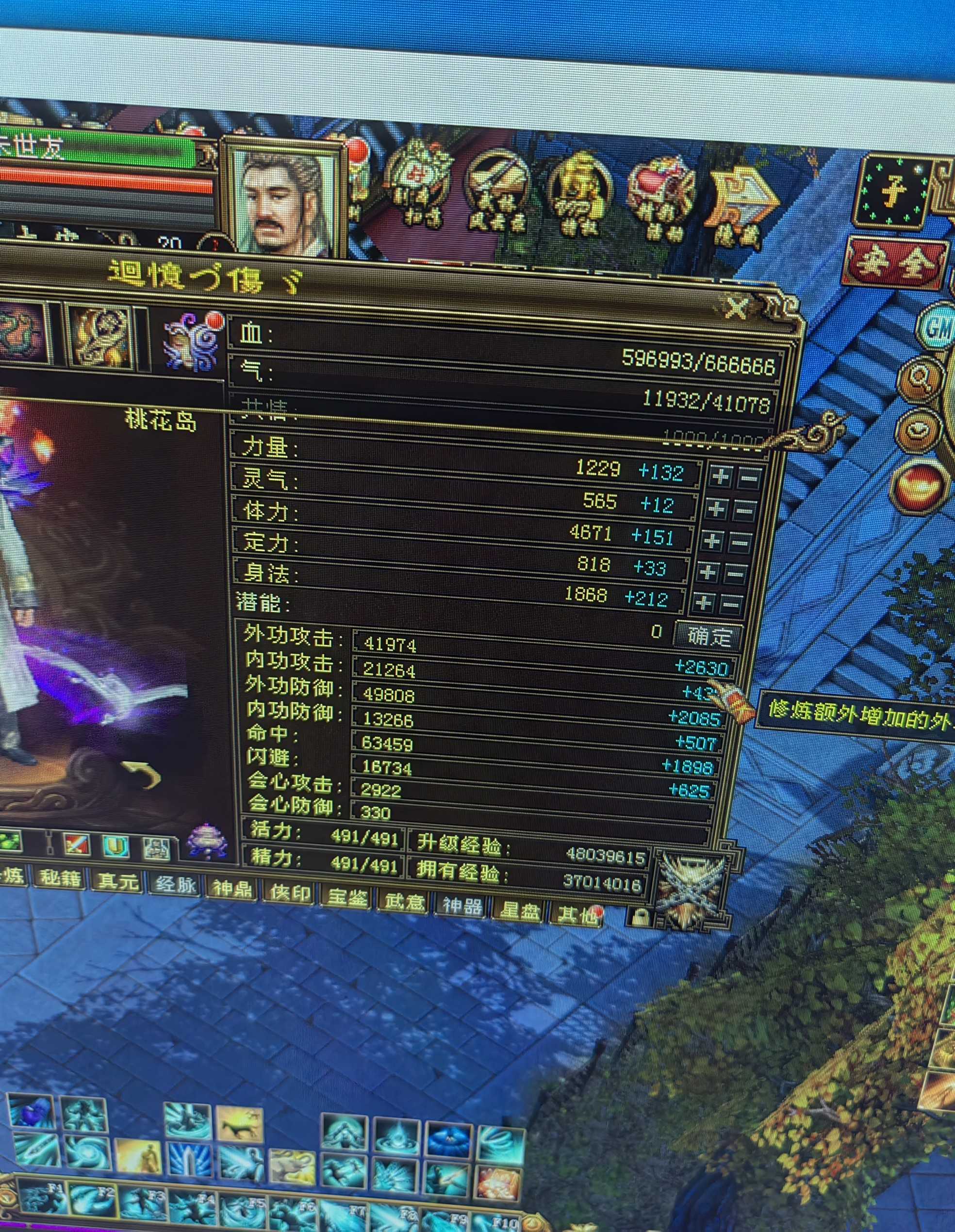Open the 神器 artifact tab
The image size is (955, 1232).
tap(462, 905)
